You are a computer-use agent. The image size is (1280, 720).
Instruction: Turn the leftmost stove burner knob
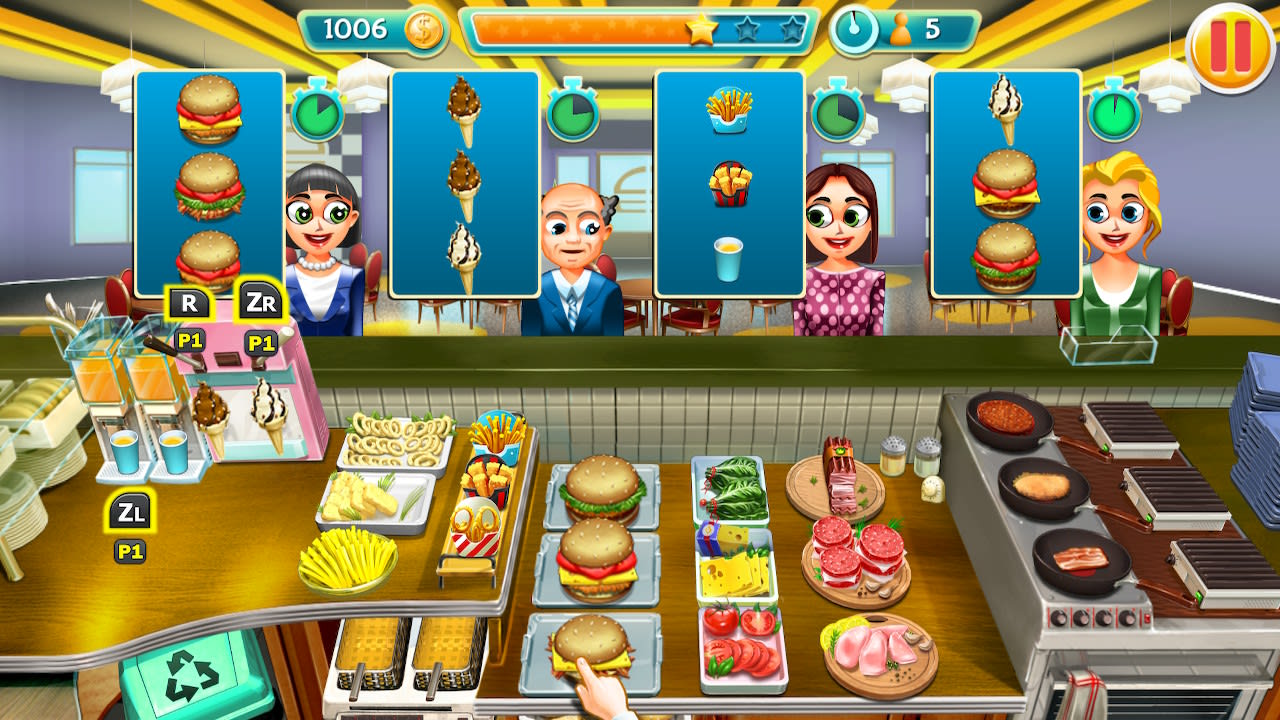pyautogui.click(x=1058, y=617)
